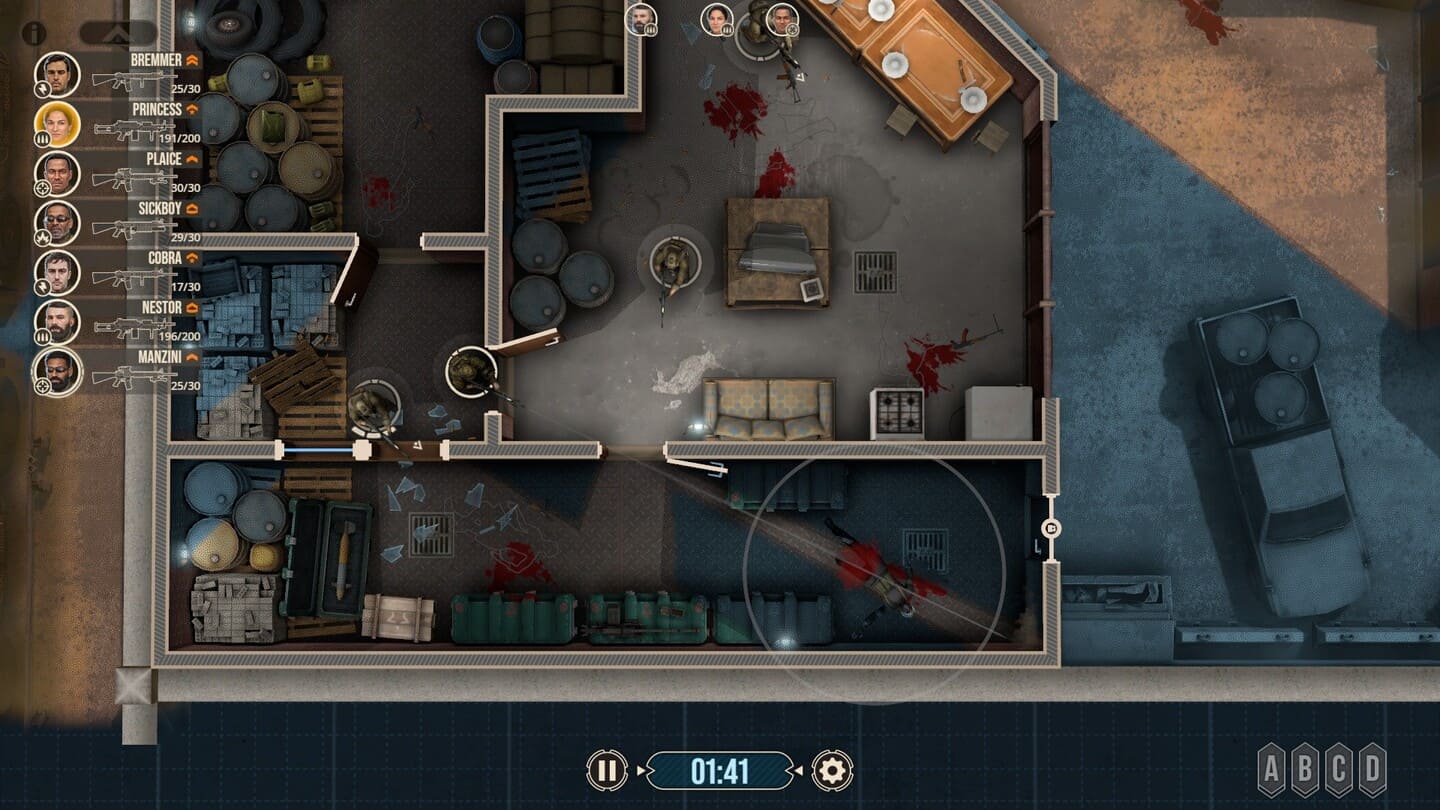Image resolution: width=1440 pixels, height=810 pixels.
Task: Select Bremmer in the squad roster
Action: (57, 75)
